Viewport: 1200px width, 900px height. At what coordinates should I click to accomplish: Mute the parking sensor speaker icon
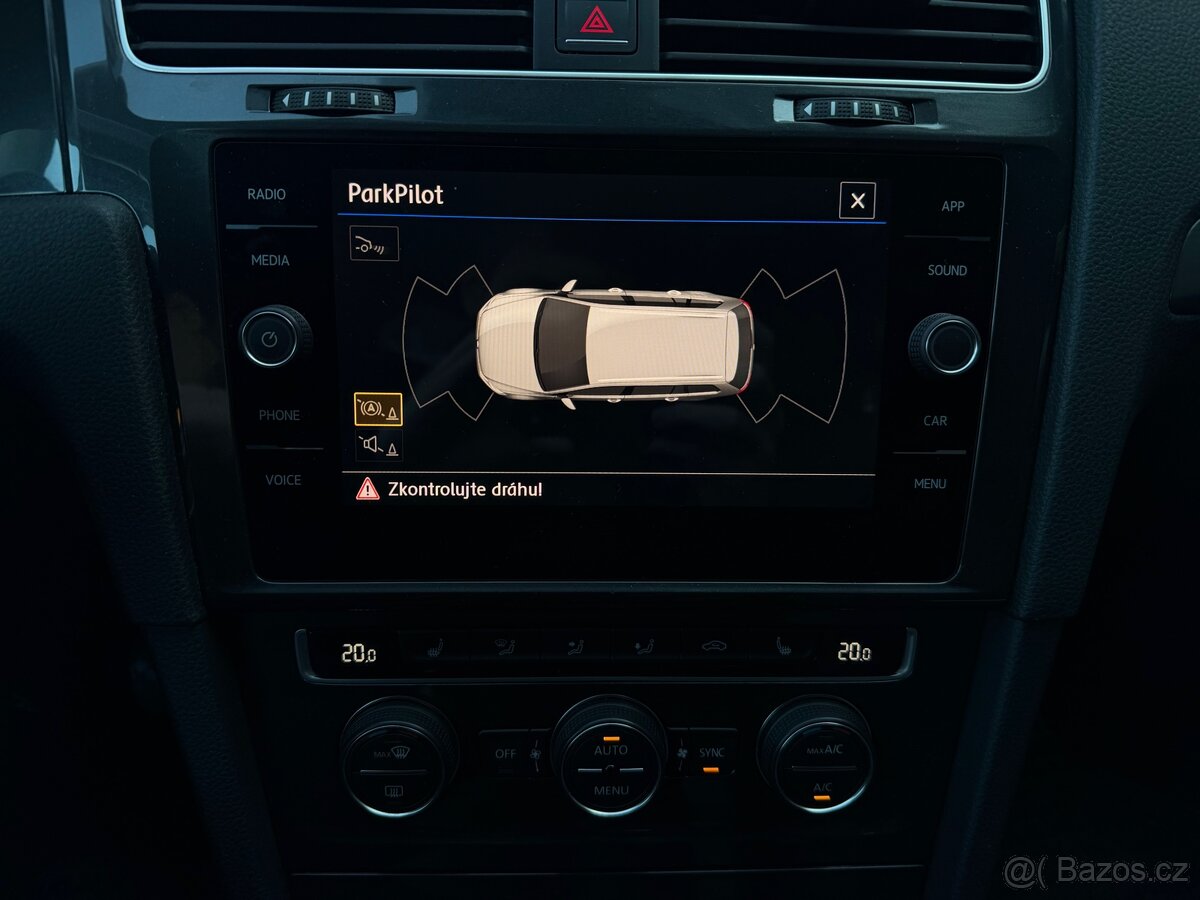pos(378,445)
